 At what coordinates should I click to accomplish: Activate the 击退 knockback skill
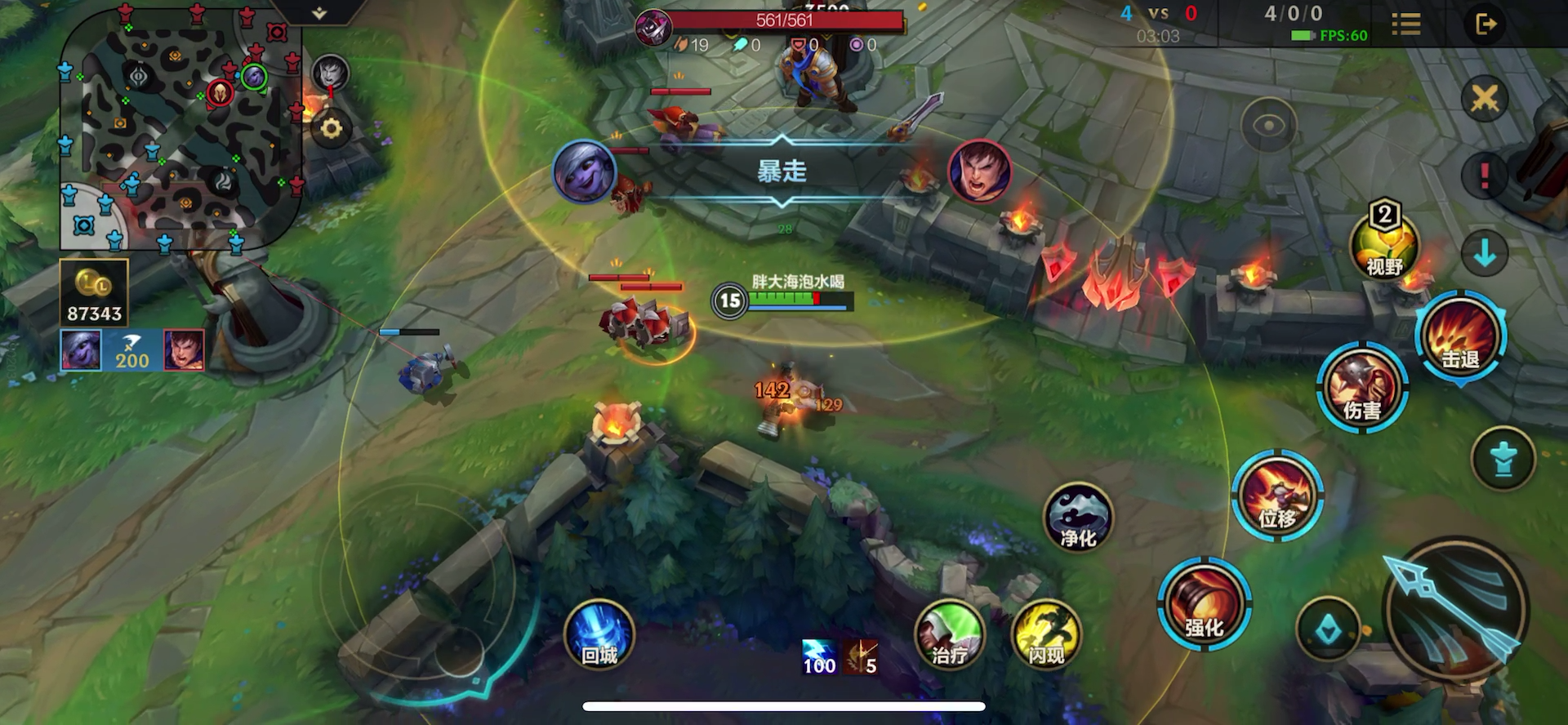pos(1459,336)
